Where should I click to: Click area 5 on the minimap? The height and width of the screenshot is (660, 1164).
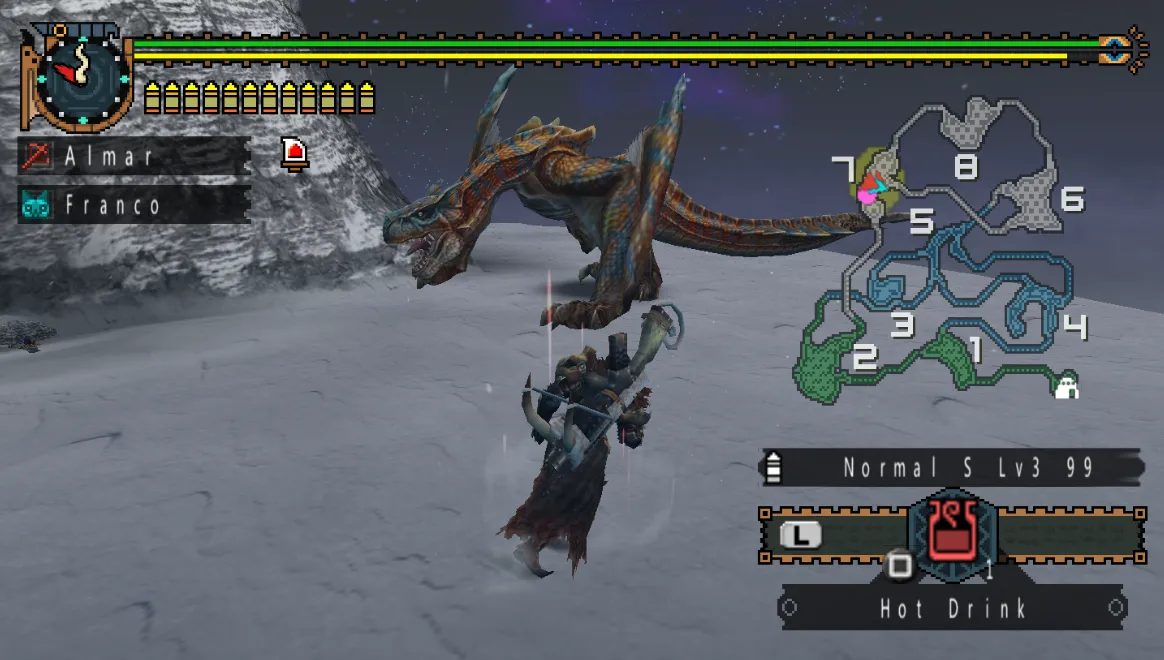(921, 221)
